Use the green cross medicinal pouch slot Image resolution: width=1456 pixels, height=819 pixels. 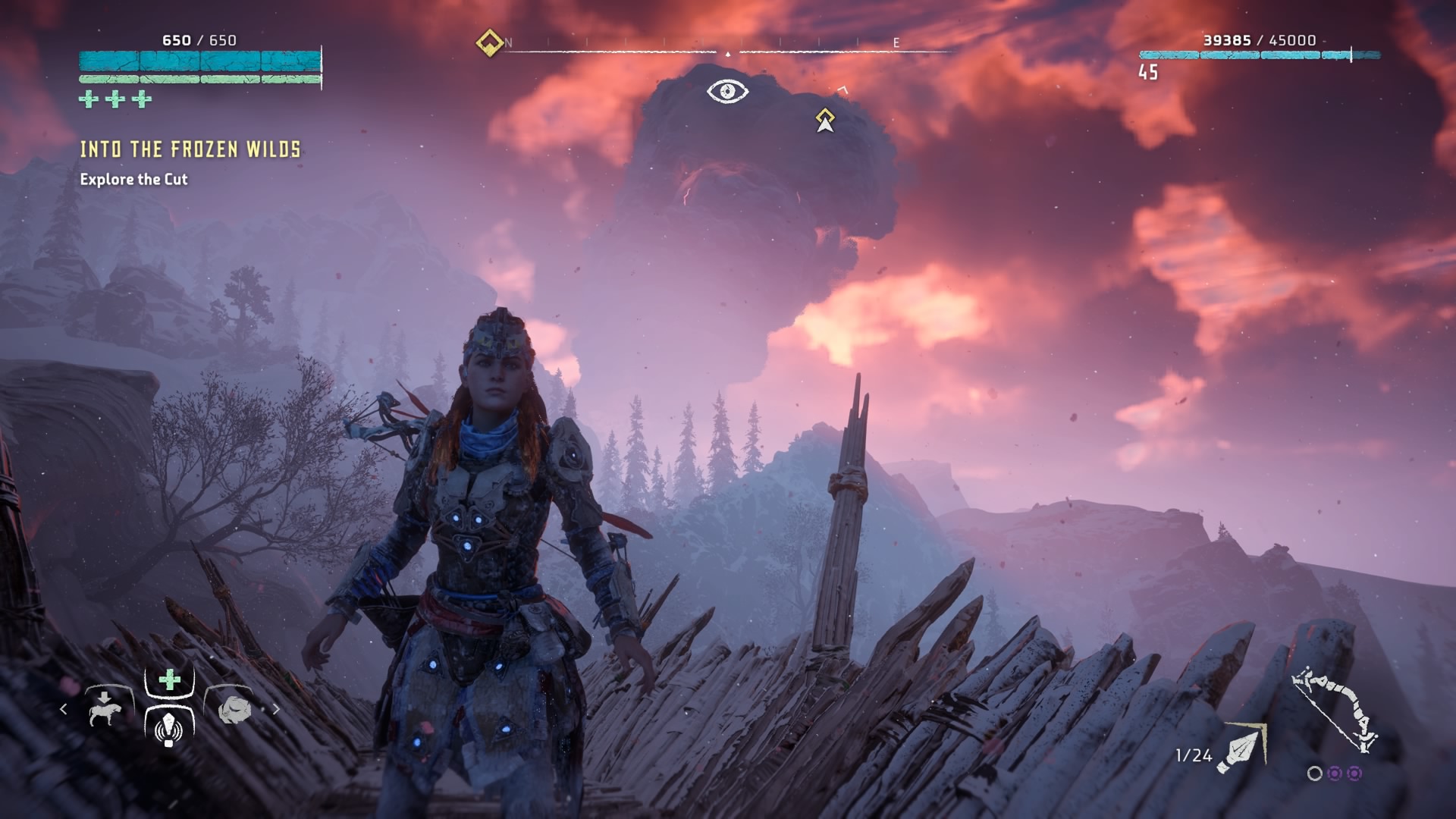click(170, 679)
